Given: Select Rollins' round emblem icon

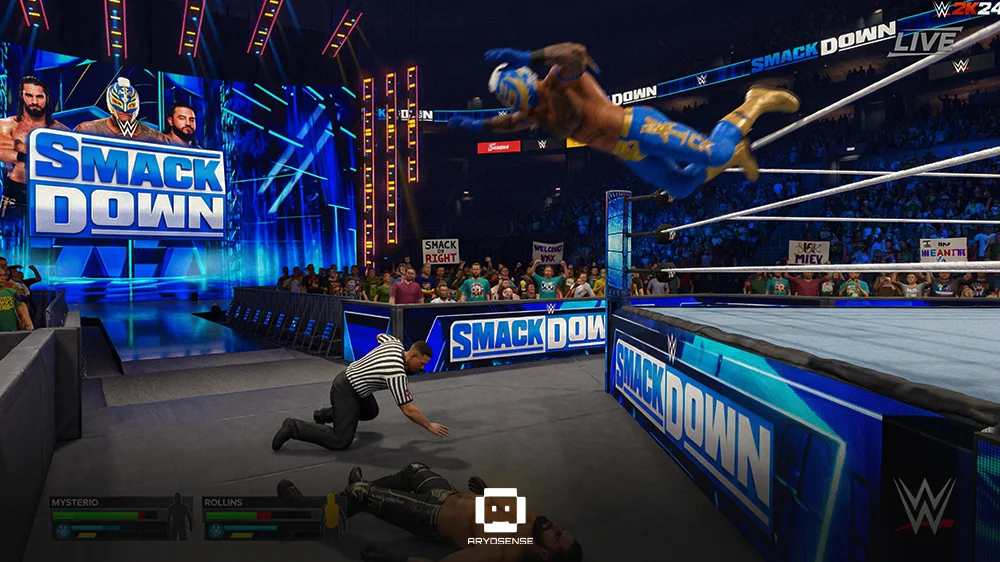Looking at the screenshot, I should pos(215,530).
